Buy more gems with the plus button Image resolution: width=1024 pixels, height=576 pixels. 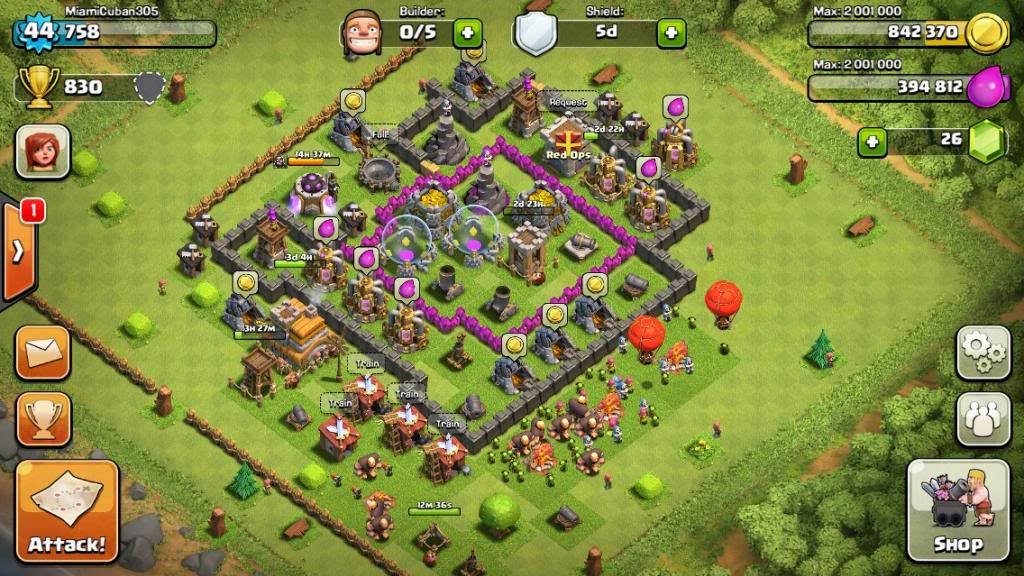point(872,141)
